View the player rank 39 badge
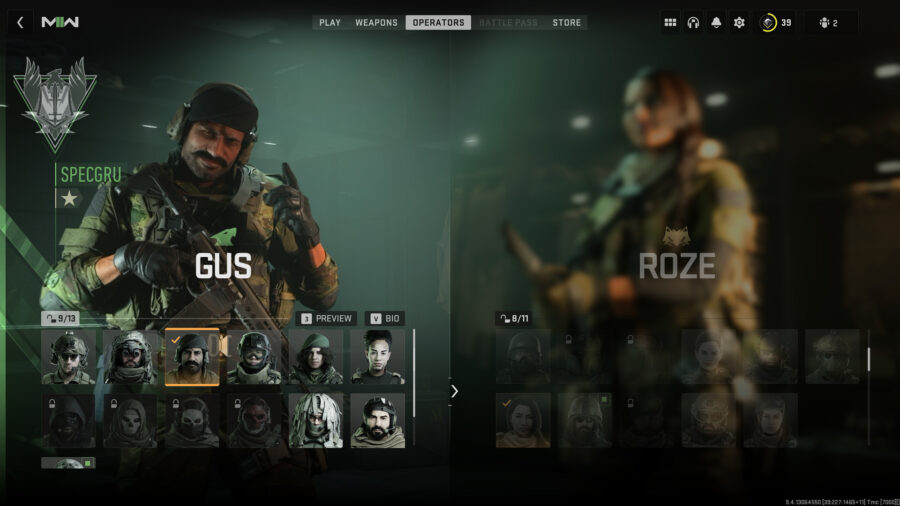The image size is (900, 506). pyautogui.click(x=775, y=22)
